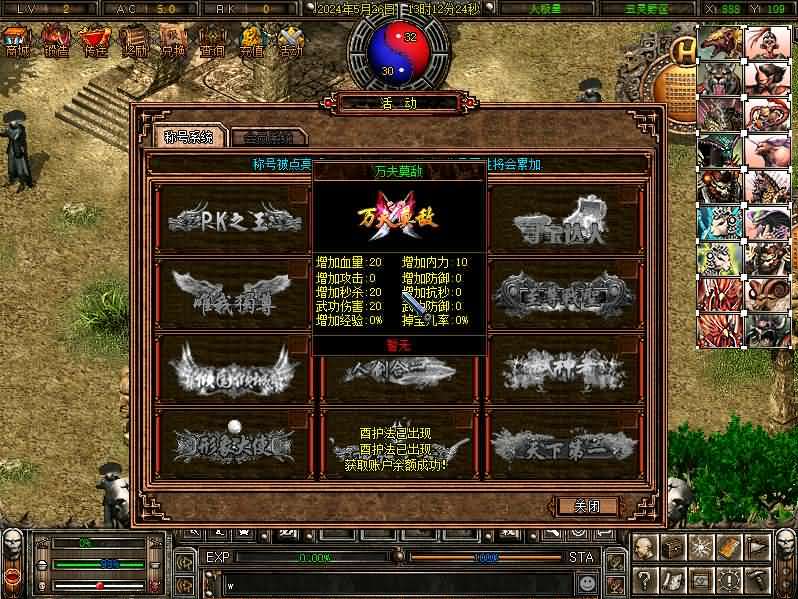Open the treasure chest bag button
Screen dimensions: 798x599
pos(675,547)
